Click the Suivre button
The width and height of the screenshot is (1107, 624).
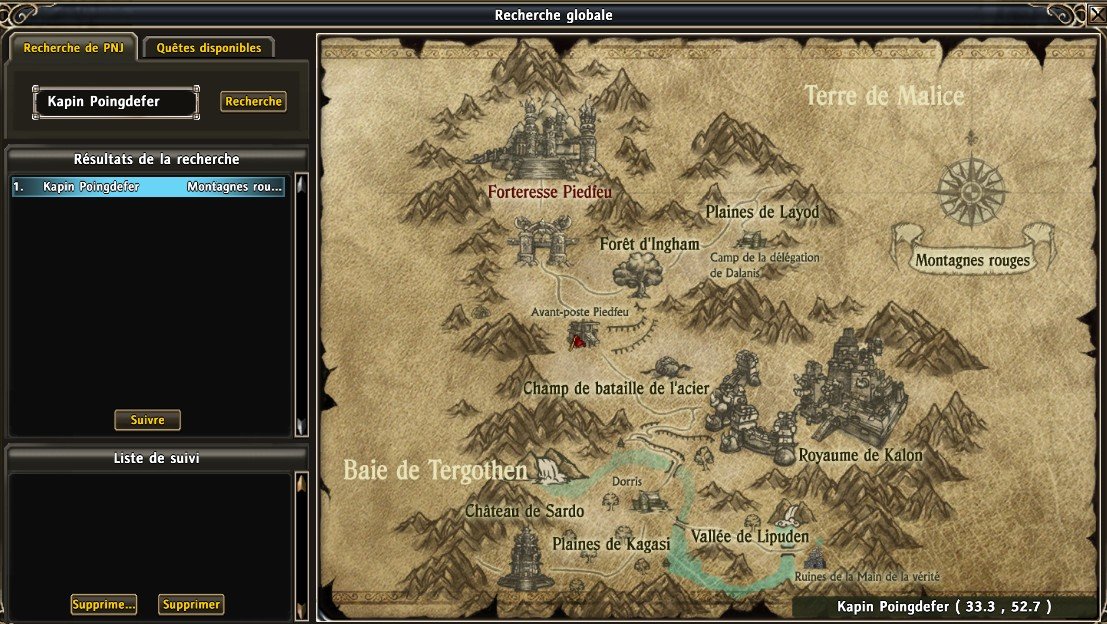click(x=147, y=420)
